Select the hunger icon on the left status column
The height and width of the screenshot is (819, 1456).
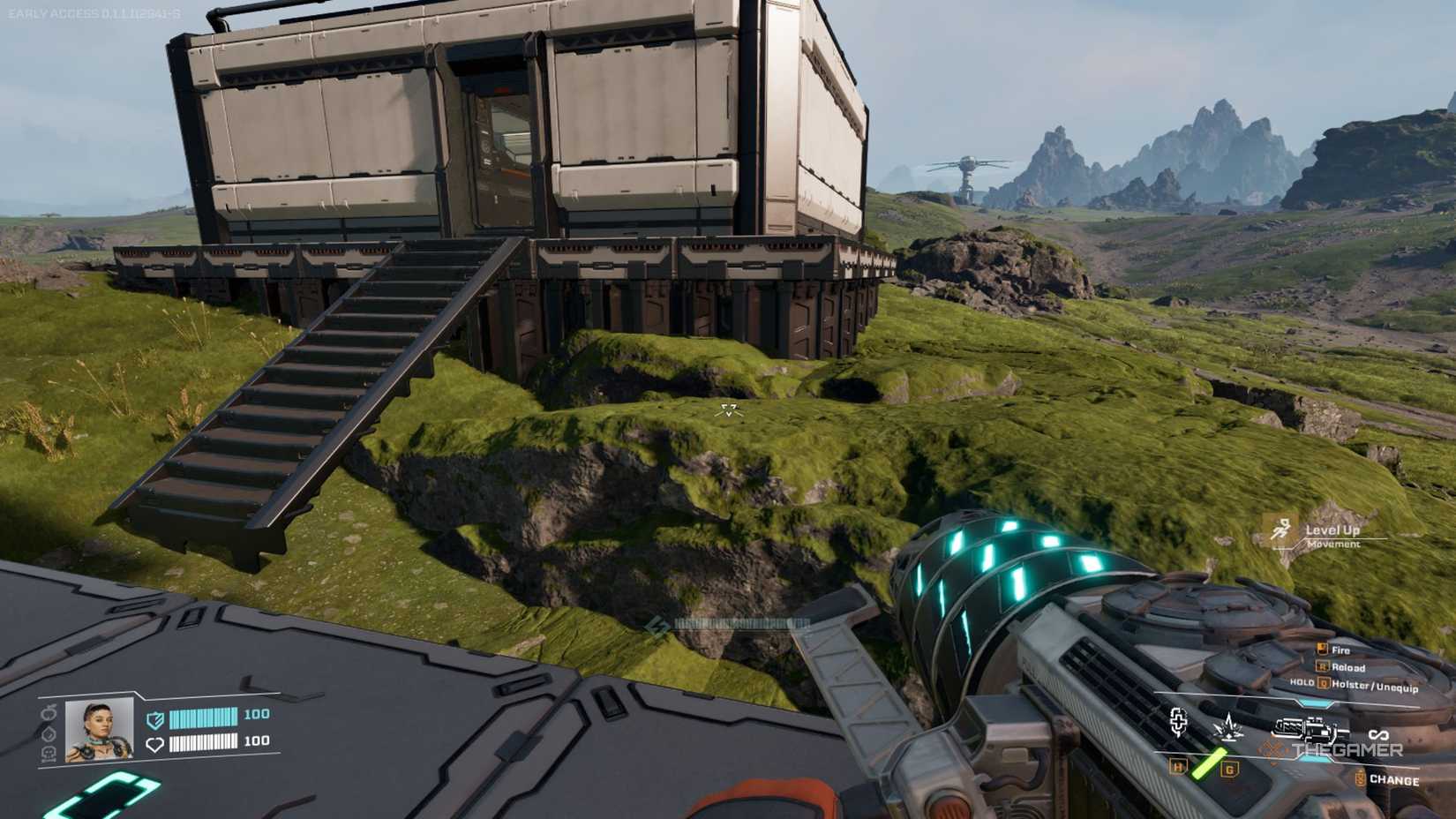pos(49,713)
